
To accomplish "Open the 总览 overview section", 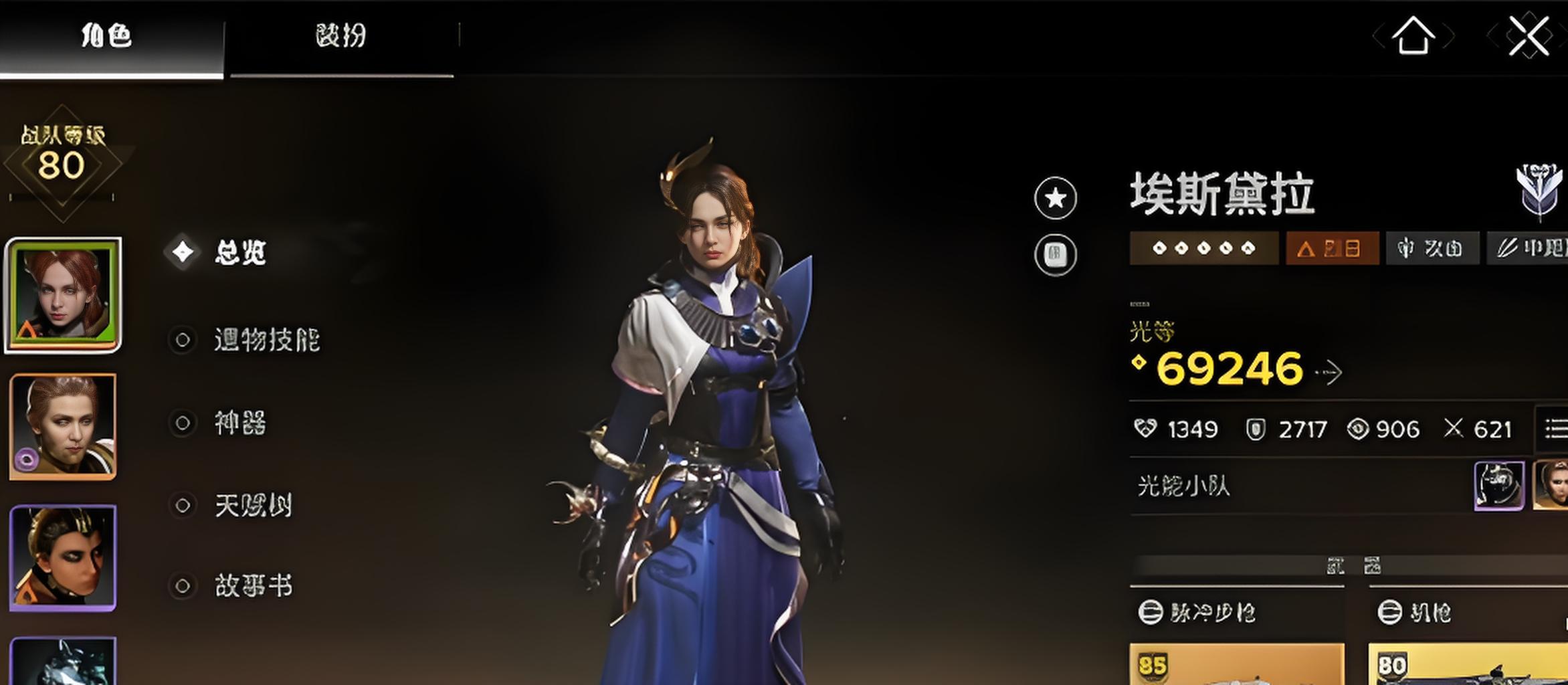I will (x=239, y=252).
